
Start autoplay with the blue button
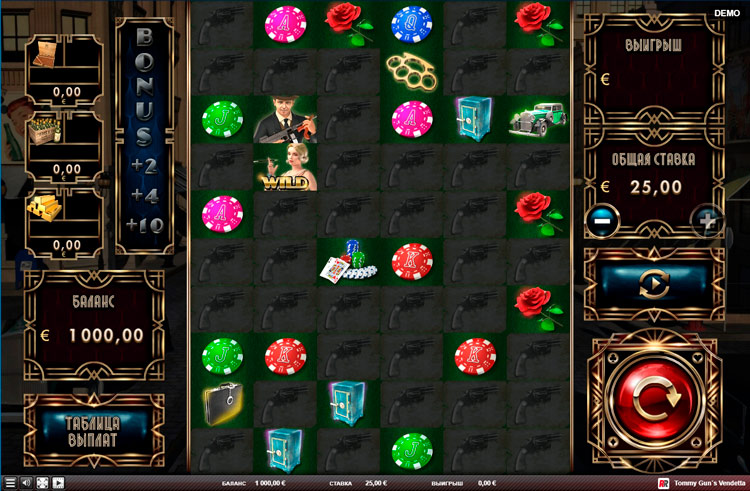point(653,283)
